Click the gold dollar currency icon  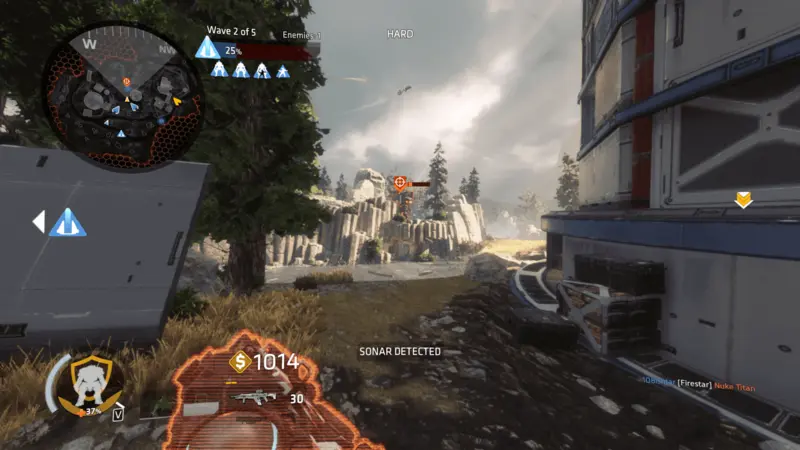pos(239,362)
